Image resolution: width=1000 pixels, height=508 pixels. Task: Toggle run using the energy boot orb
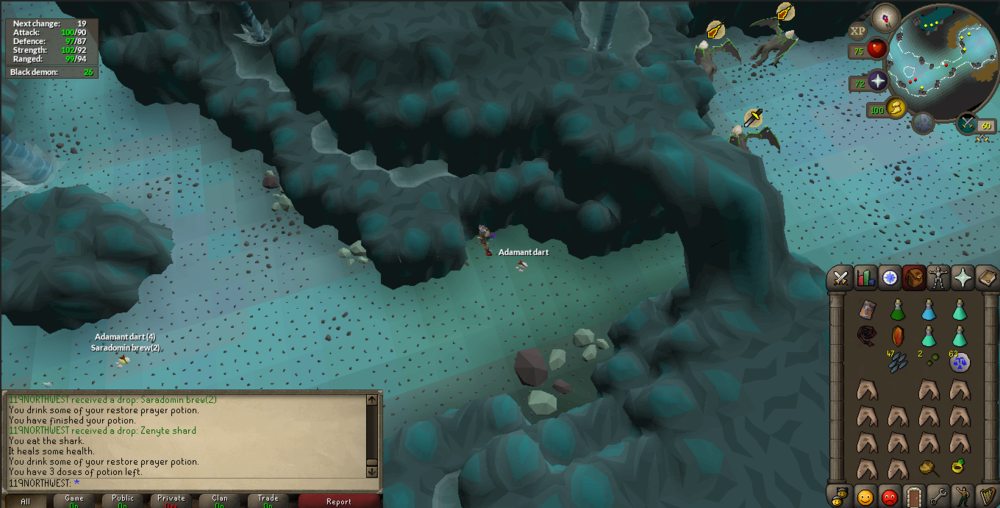click(895, 108)
